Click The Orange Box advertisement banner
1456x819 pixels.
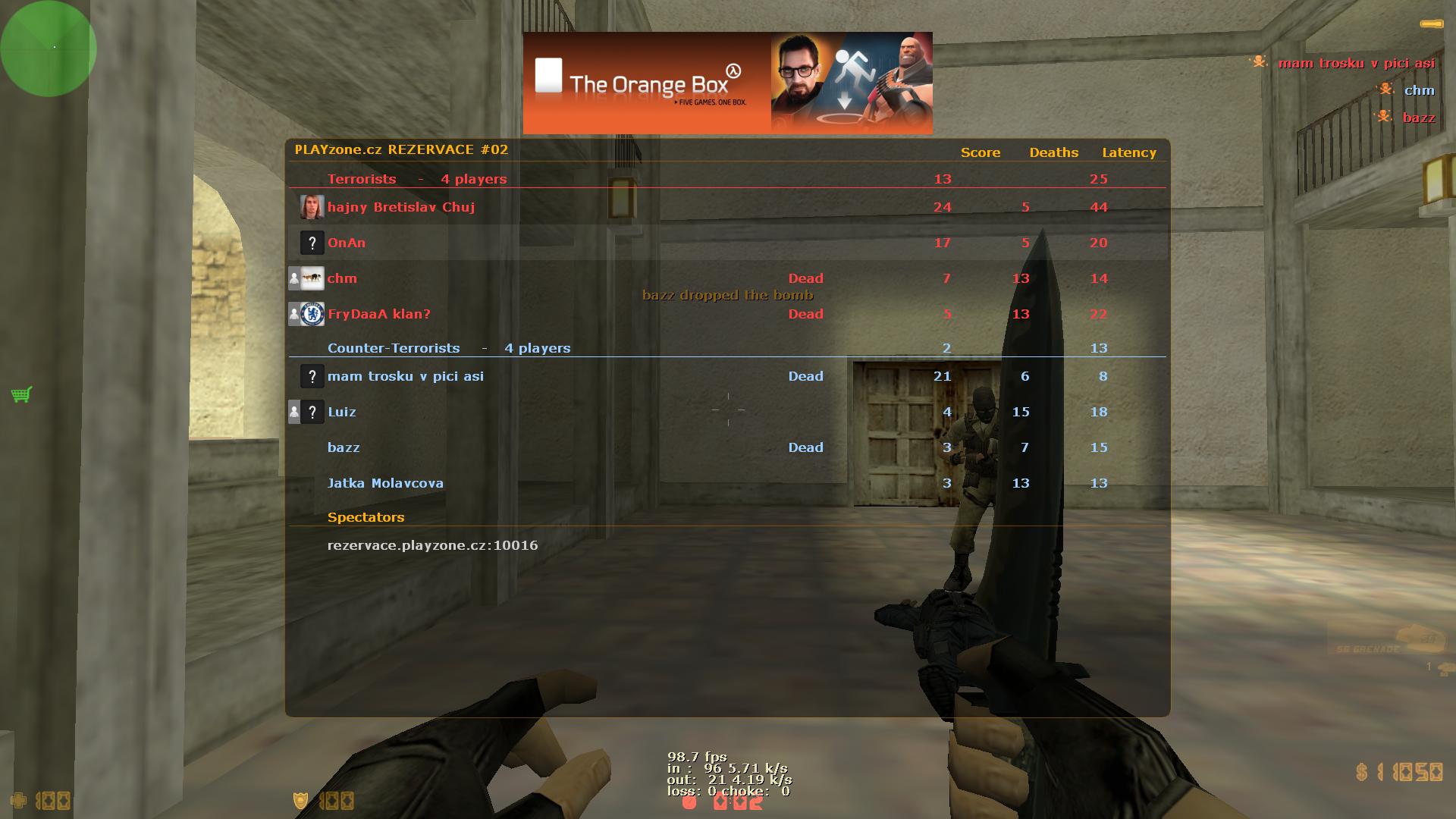(727, 83)
